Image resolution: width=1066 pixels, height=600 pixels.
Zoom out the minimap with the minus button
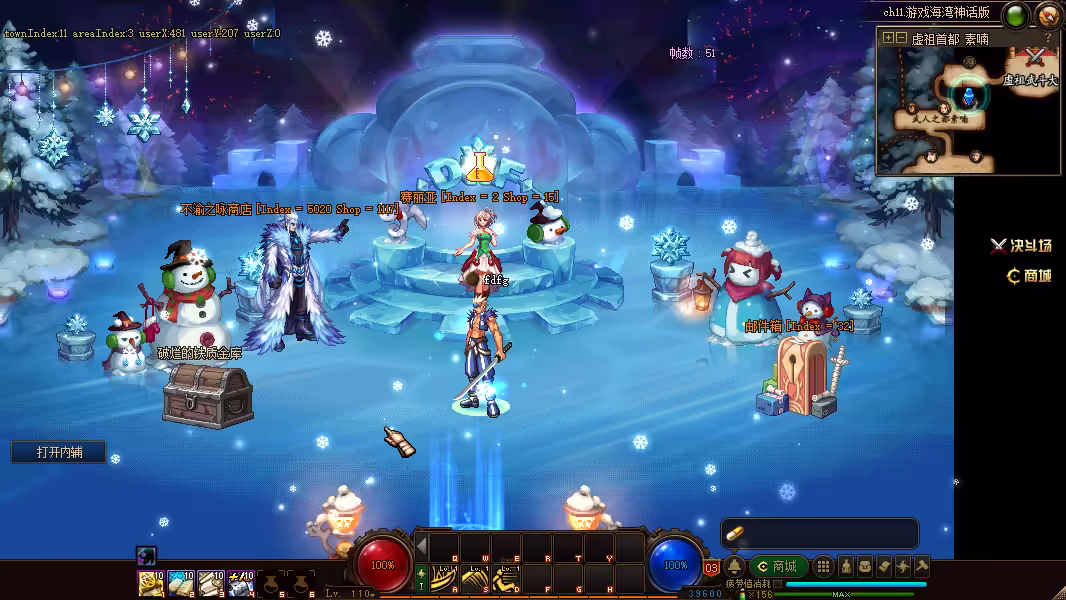901,38
